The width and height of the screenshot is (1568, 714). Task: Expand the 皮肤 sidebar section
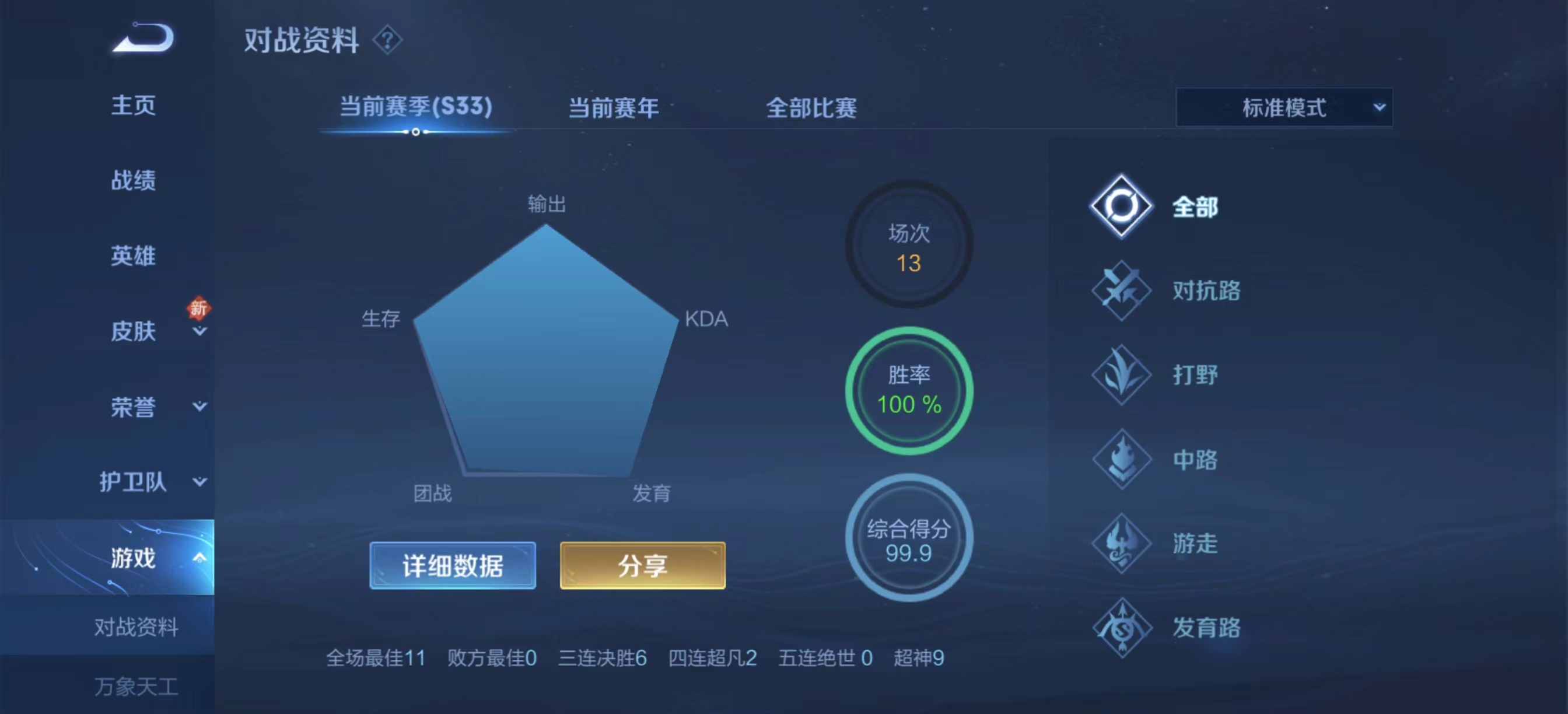tap(199, 332)
